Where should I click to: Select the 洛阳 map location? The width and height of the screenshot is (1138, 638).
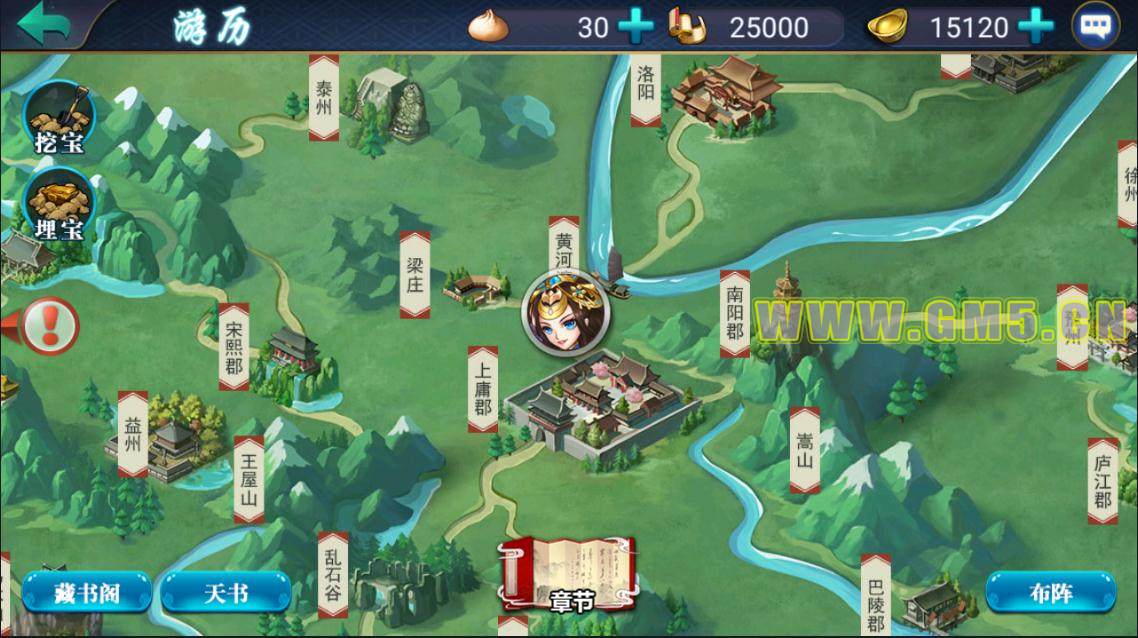(646, 89)
